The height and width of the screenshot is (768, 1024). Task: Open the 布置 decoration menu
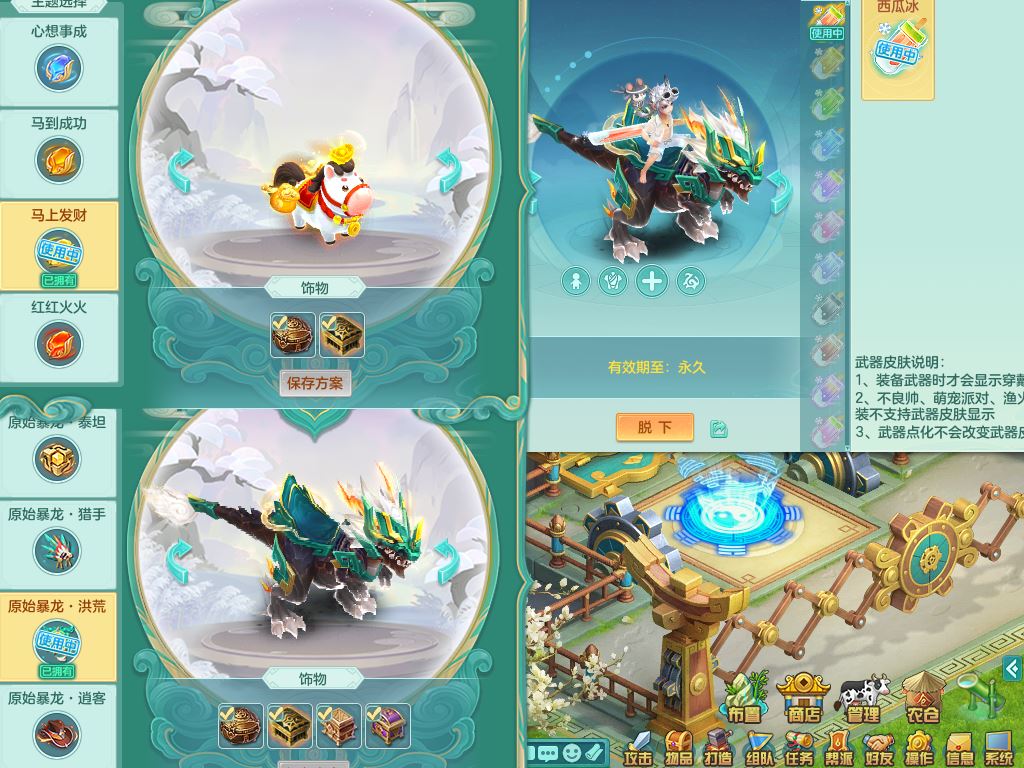744,699
